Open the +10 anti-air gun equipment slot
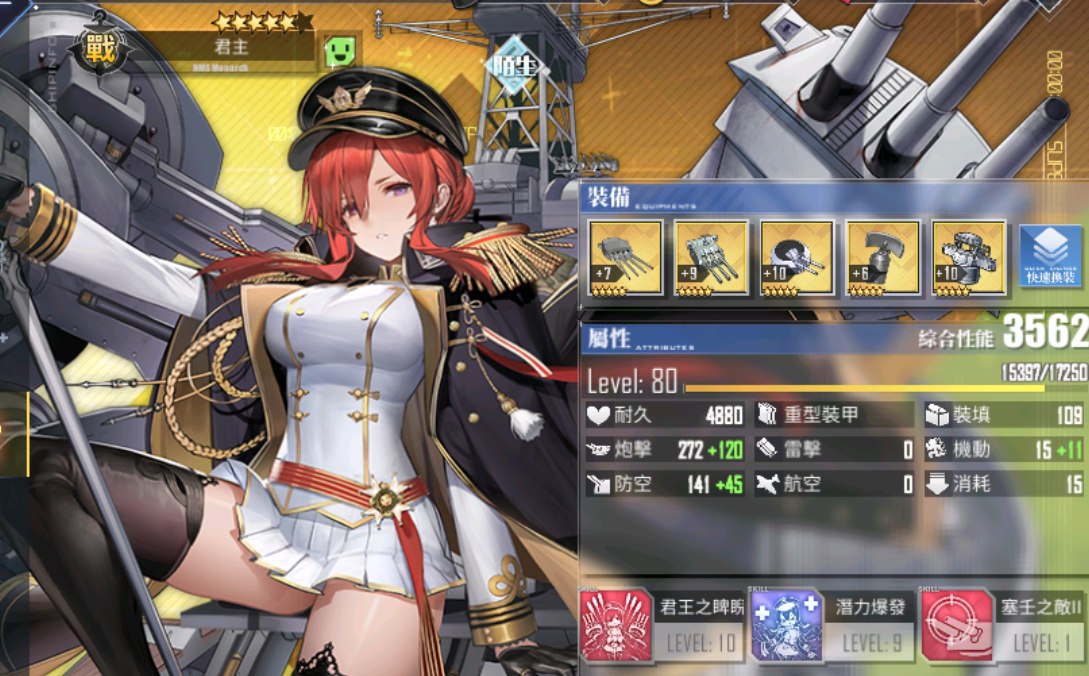1089x676 pixels. (797, 258)
